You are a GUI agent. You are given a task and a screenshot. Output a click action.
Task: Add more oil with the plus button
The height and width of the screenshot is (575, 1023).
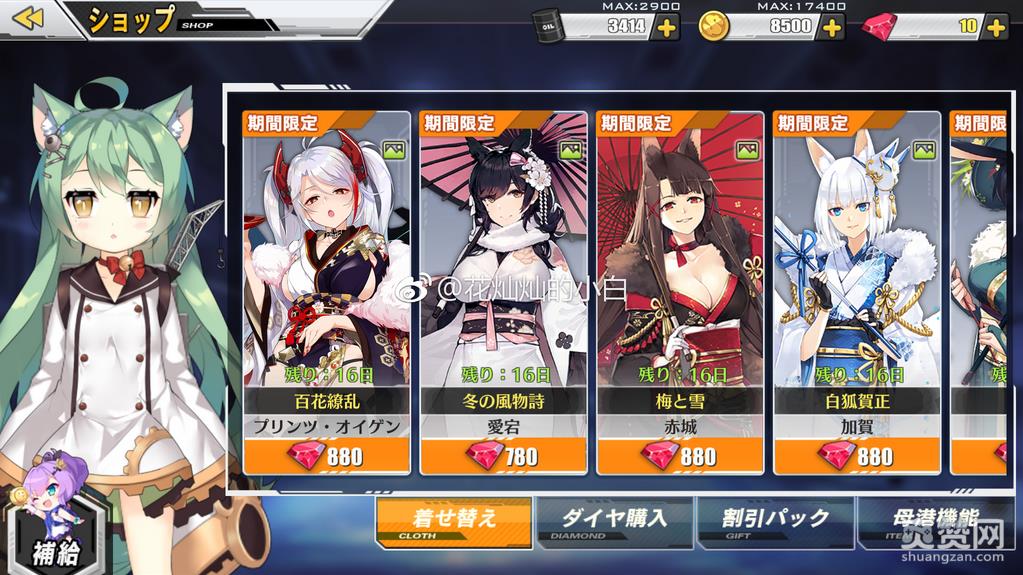[665, 27]
